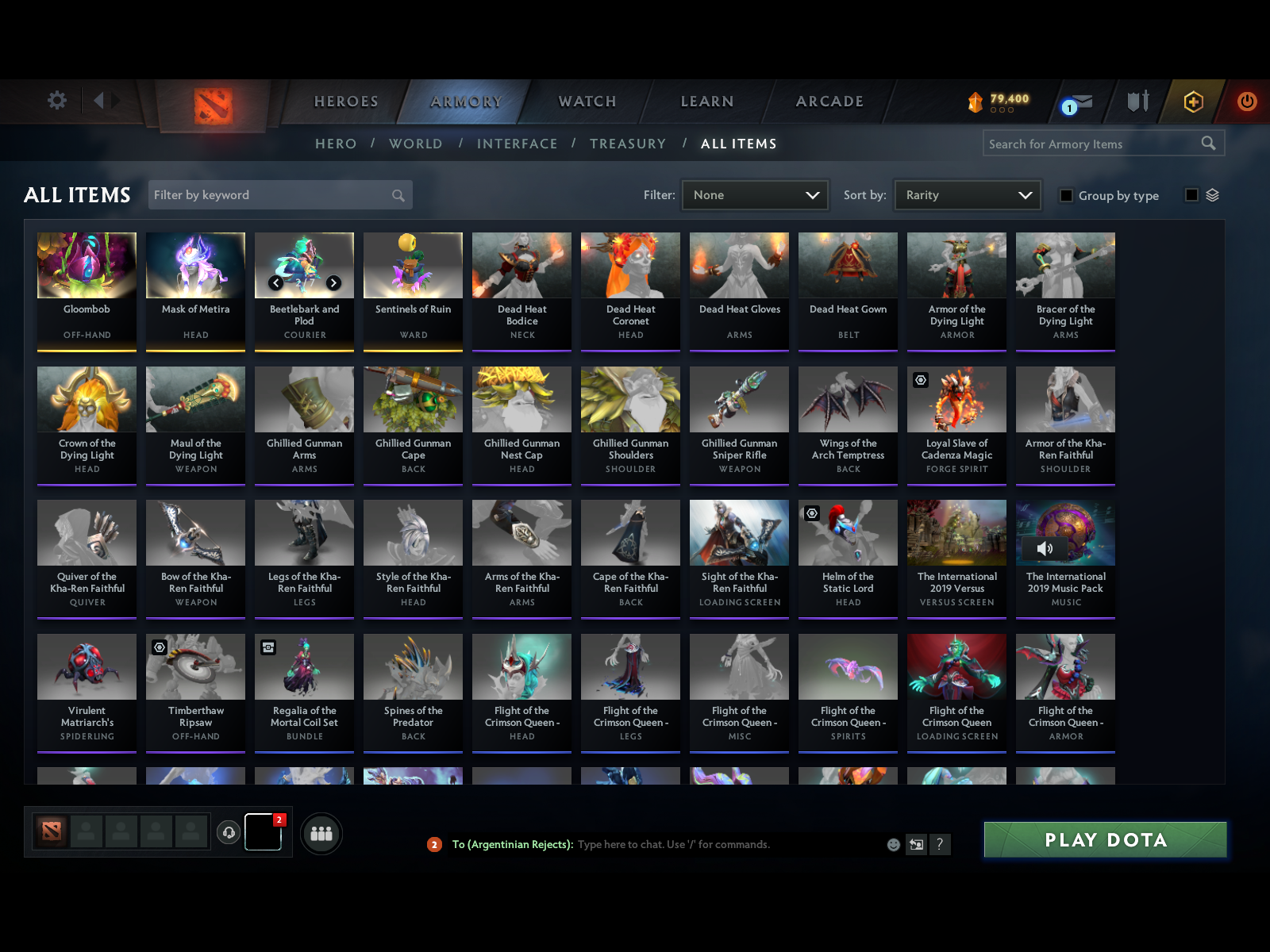Viewport: 1270px width, 952px height.
Task: Open the friends list icon
Action: 321,834
